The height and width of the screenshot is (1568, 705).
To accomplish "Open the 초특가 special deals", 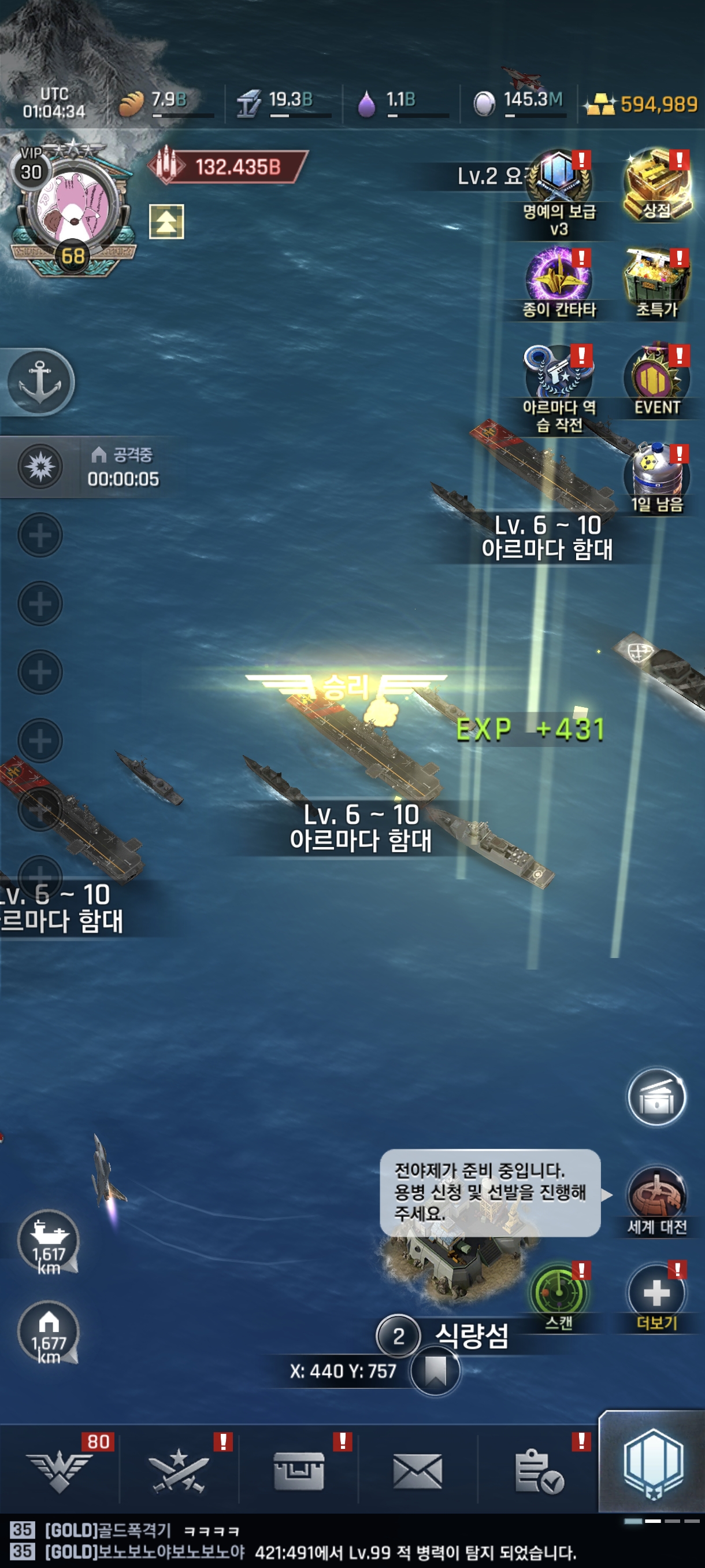I will click(x=656, y=282).
